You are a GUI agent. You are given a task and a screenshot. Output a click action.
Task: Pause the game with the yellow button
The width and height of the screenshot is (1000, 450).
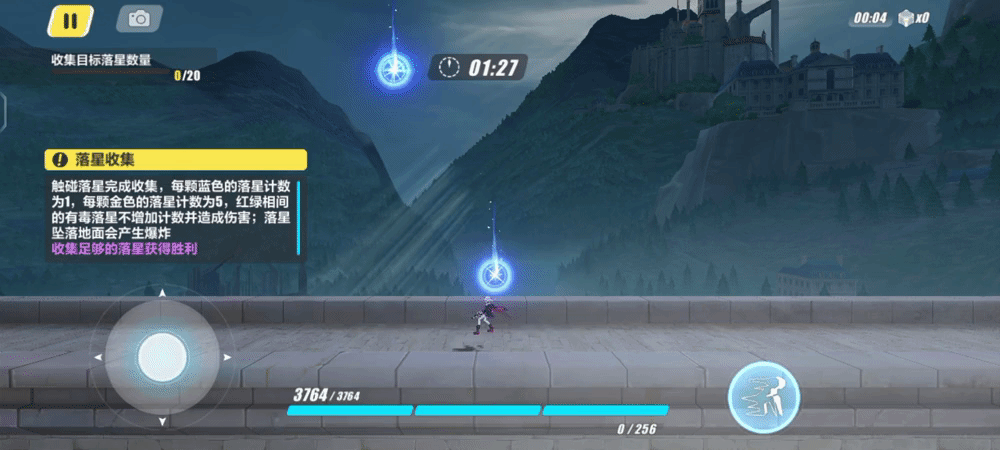point(69,19)
